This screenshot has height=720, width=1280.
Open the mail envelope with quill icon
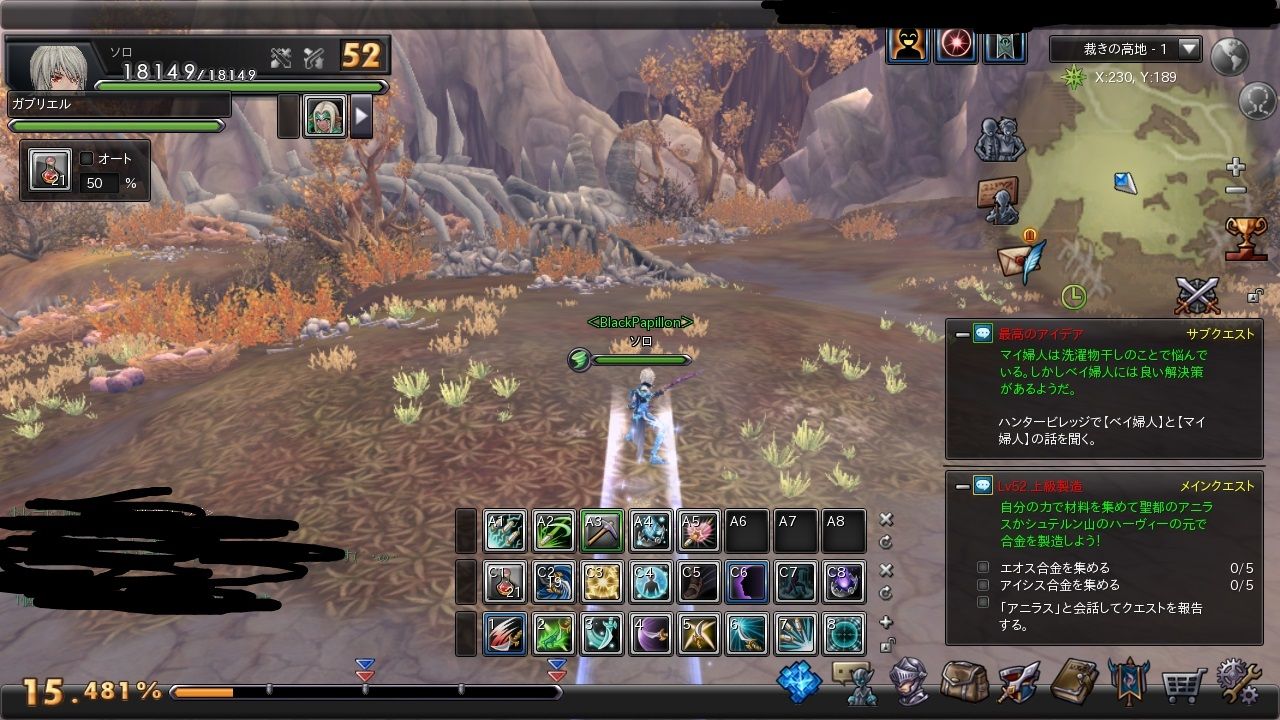[1022, 259]
